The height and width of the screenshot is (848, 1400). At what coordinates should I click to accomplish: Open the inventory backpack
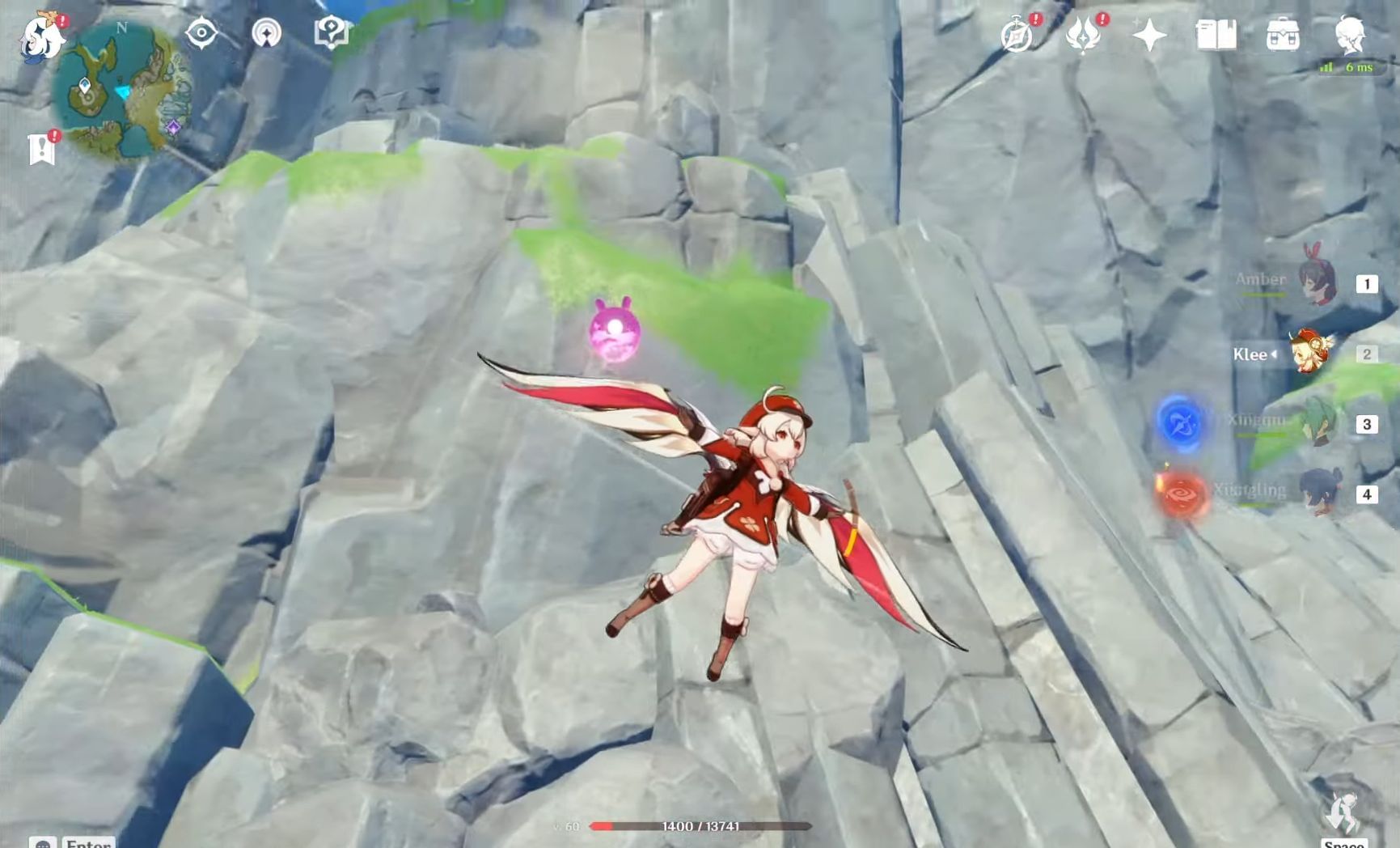1283,34
